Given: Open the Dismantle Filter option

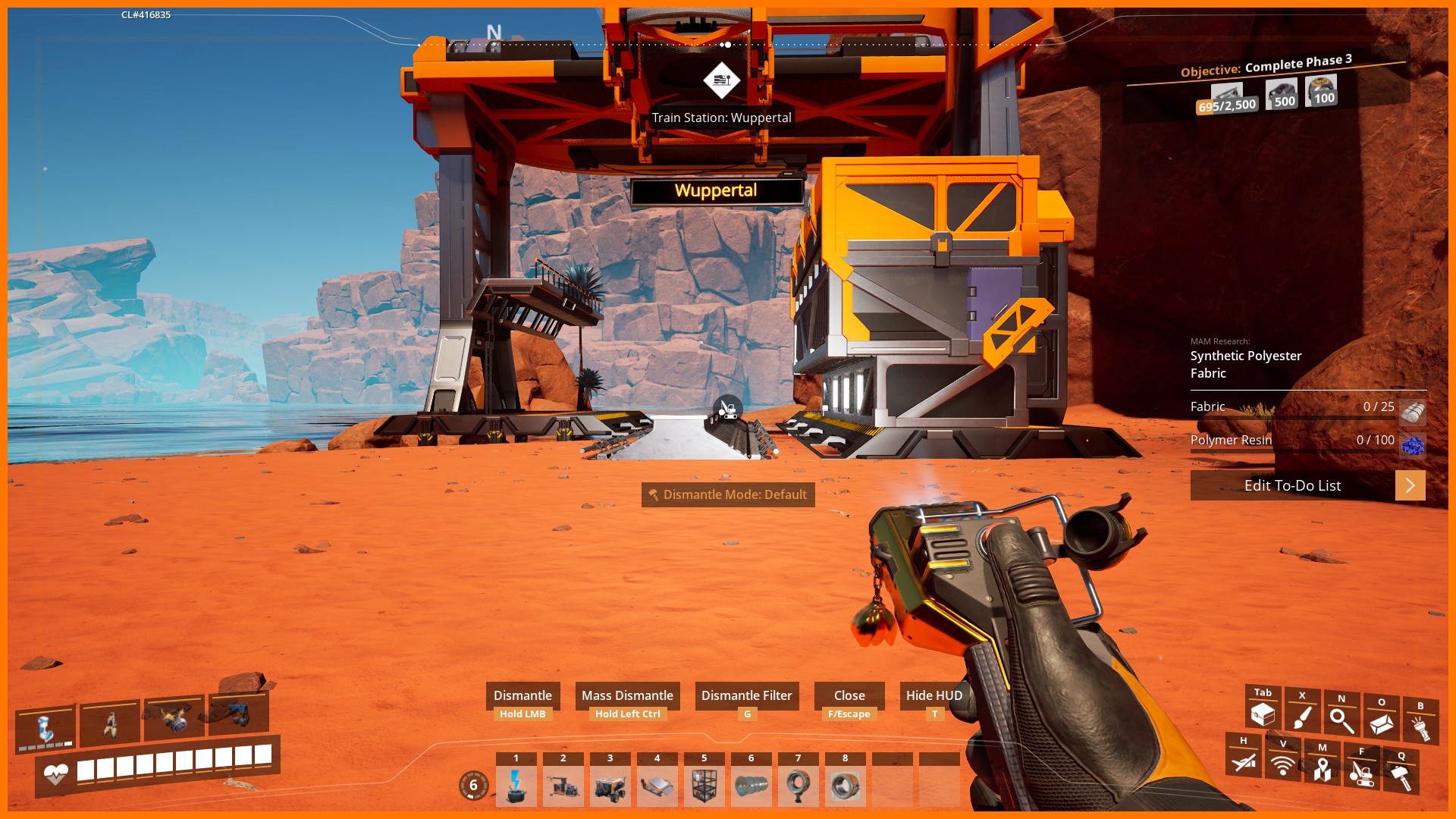Looking at the screenshot, I should coord(746,695).
